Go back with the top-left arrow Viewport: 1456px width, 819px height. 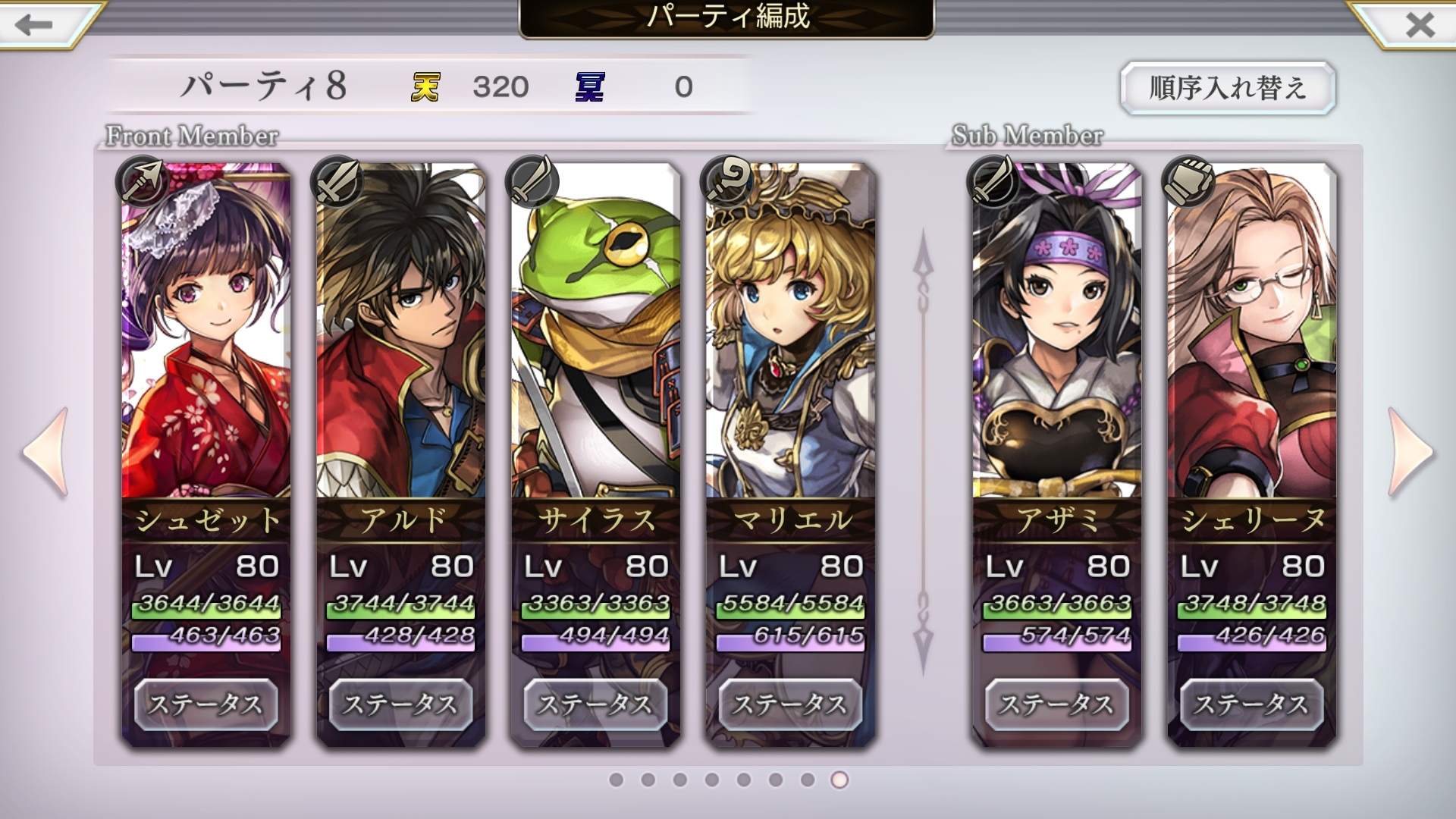34,24
